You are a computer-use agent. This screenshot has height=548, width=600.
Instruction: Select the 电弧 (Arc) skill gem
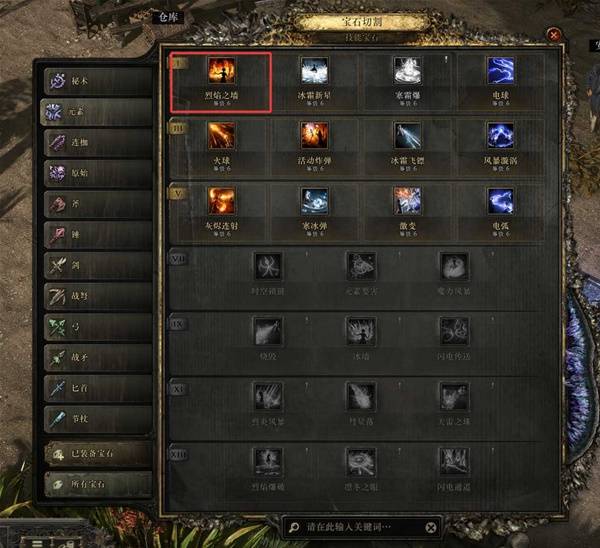tap(500, 204)
